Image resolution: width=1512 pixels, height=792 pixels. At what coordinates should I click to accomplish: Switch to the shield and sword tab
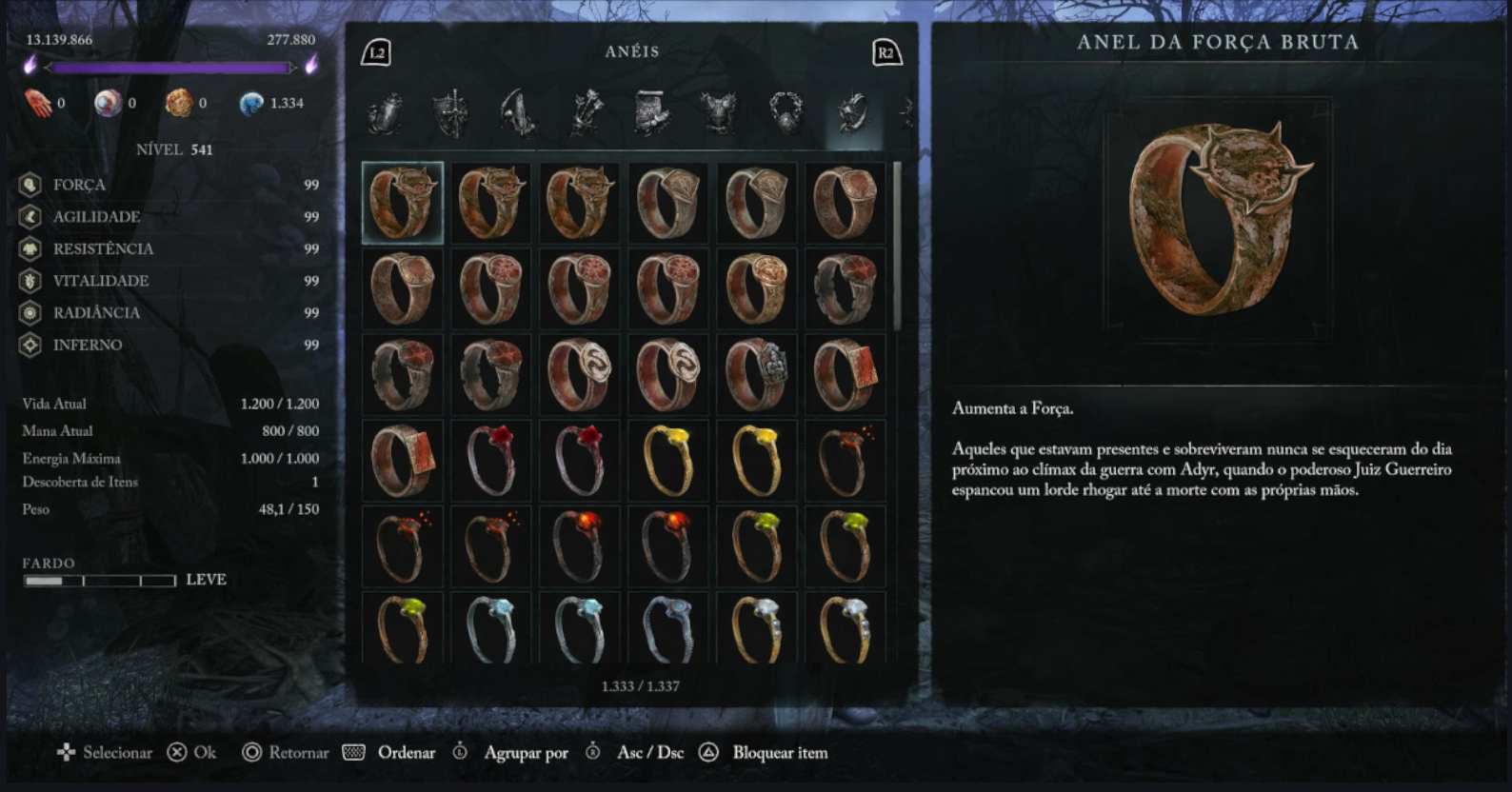(x=452, y=113)
